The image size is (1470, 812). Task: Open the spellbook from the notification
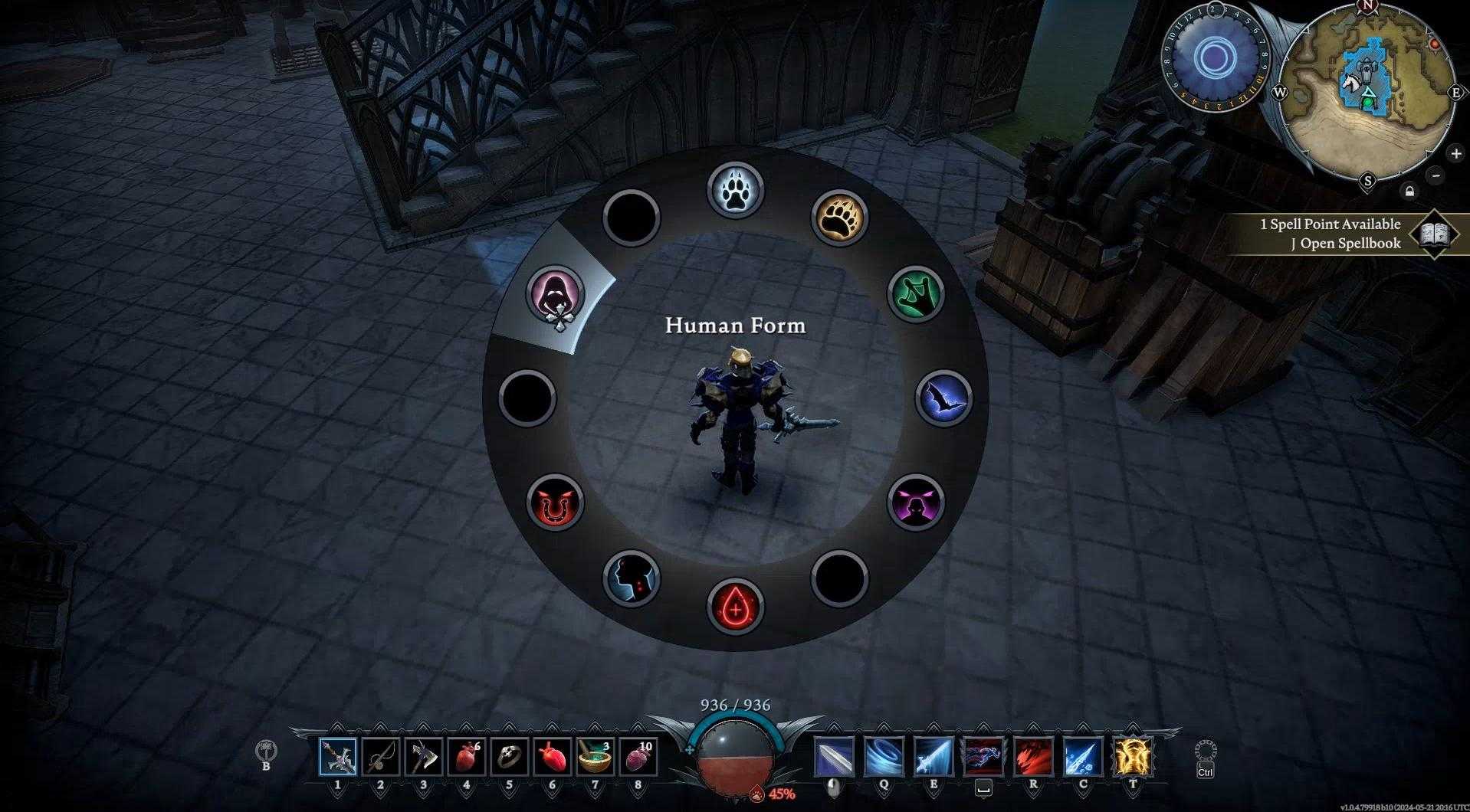(1433, 234)
